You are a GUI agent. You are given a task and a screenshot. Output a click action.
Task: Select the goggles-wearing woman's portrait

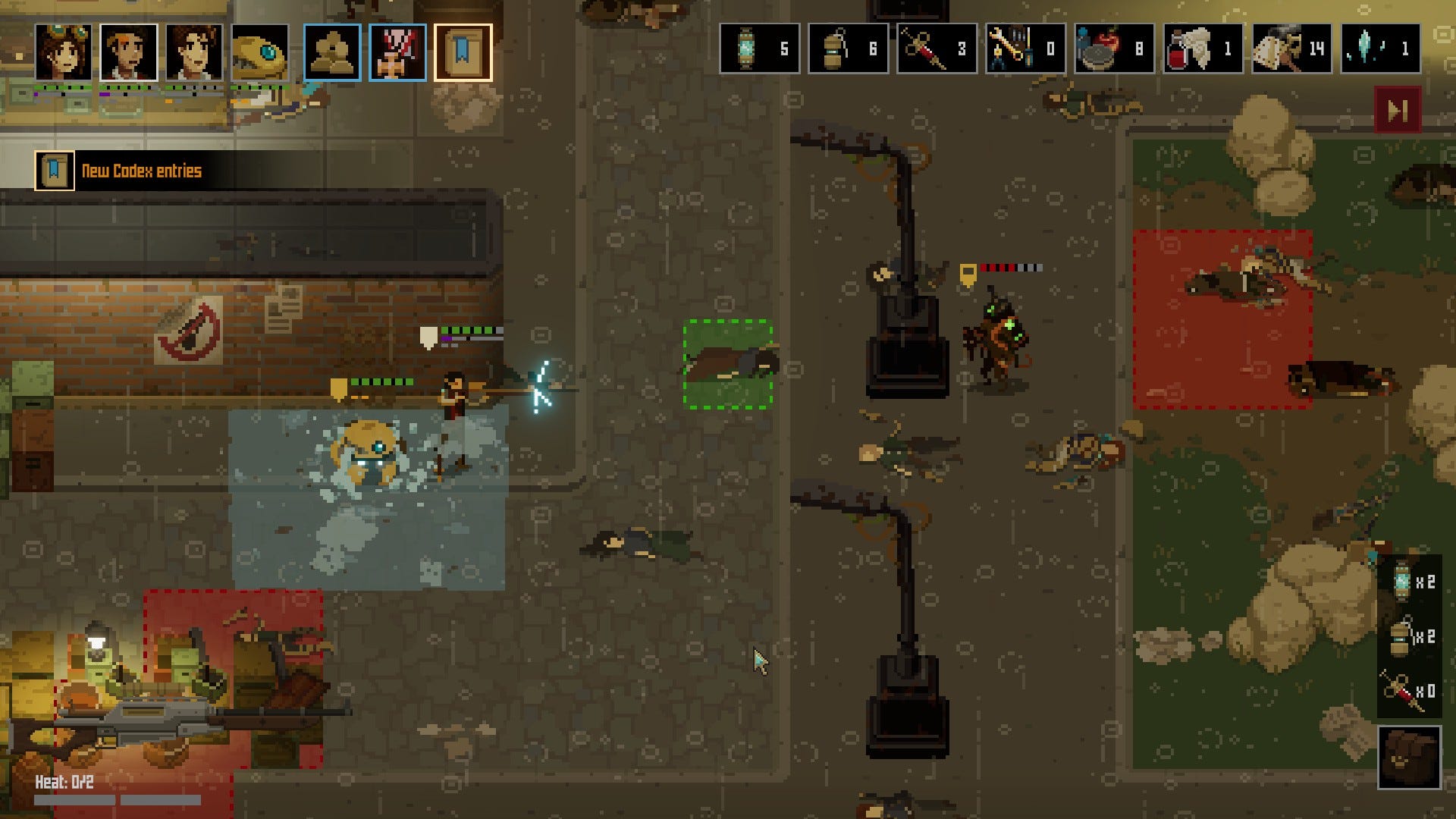tap(63, 52)
